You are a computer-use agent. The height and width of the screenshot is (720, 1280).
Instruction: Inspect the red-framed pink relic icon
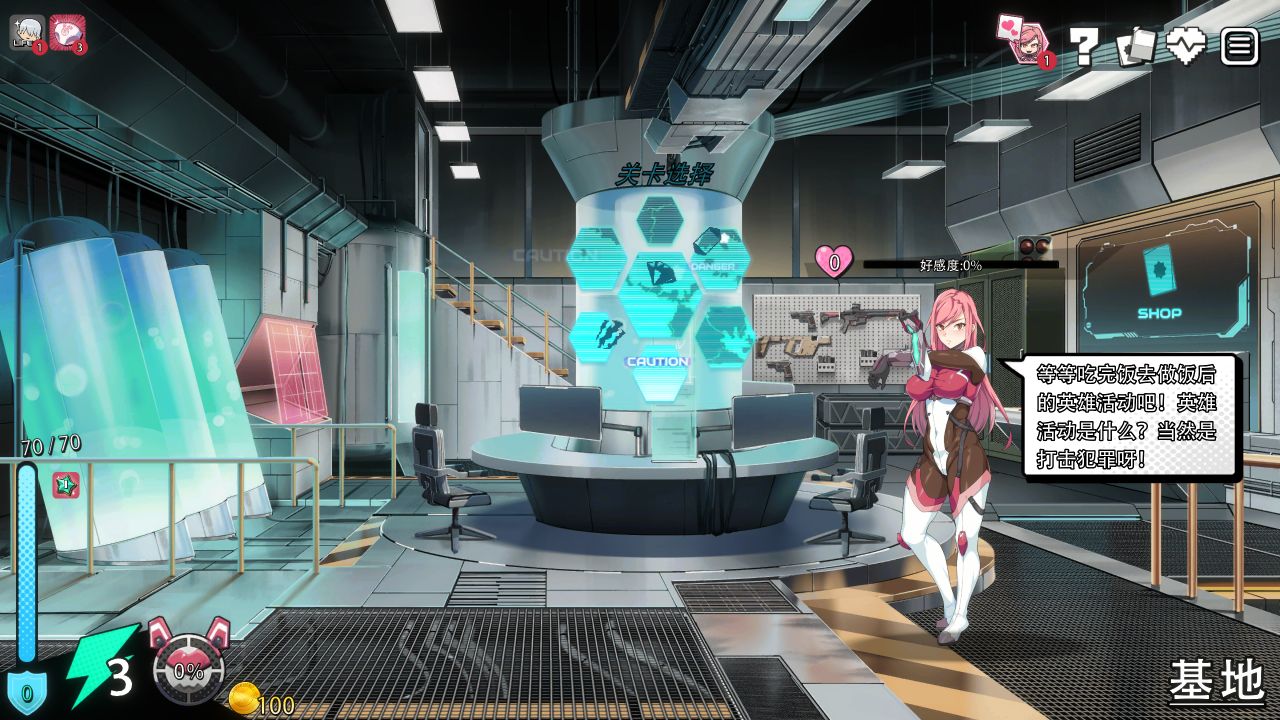tap(67, 32)
